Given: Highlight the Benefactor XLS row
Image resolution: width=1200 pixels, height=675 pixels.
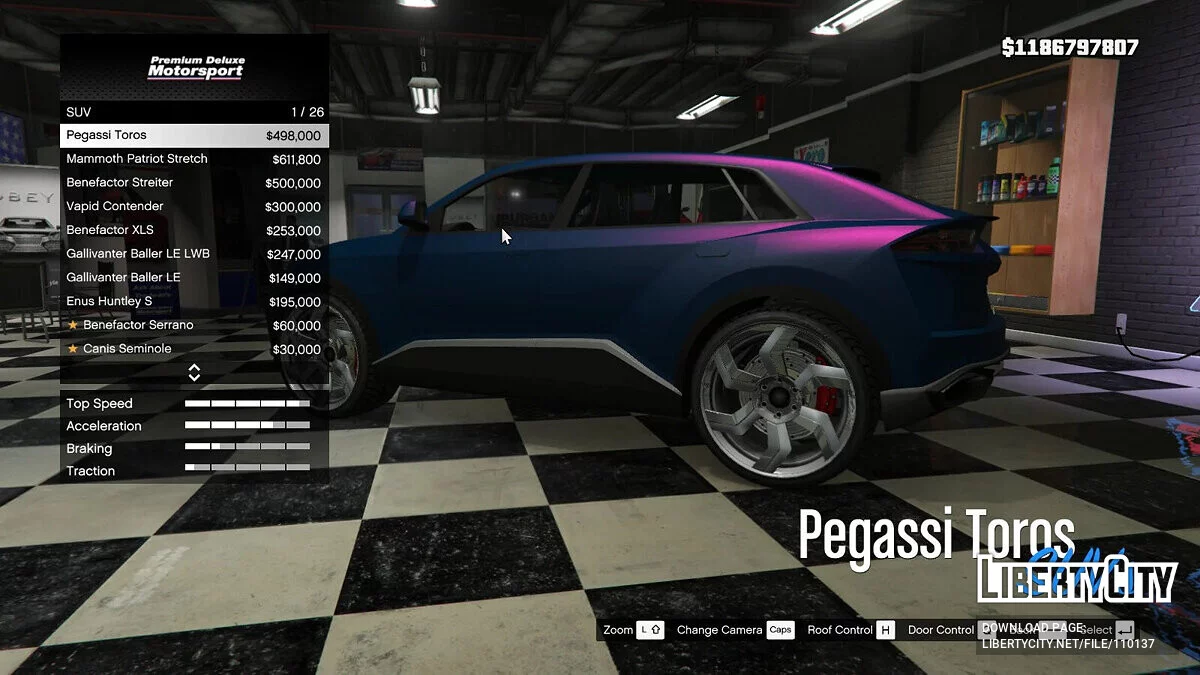Looking at the screenshot, I should tap(194, 230).
